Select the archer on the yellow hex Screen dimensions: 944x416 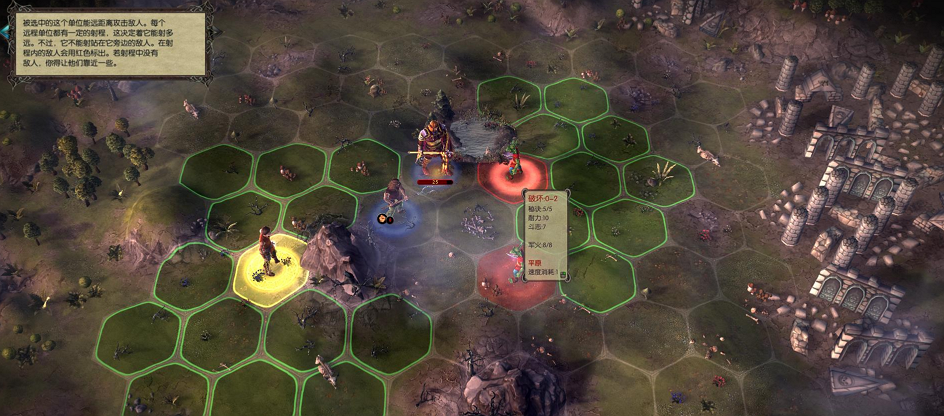click(268, 254)
